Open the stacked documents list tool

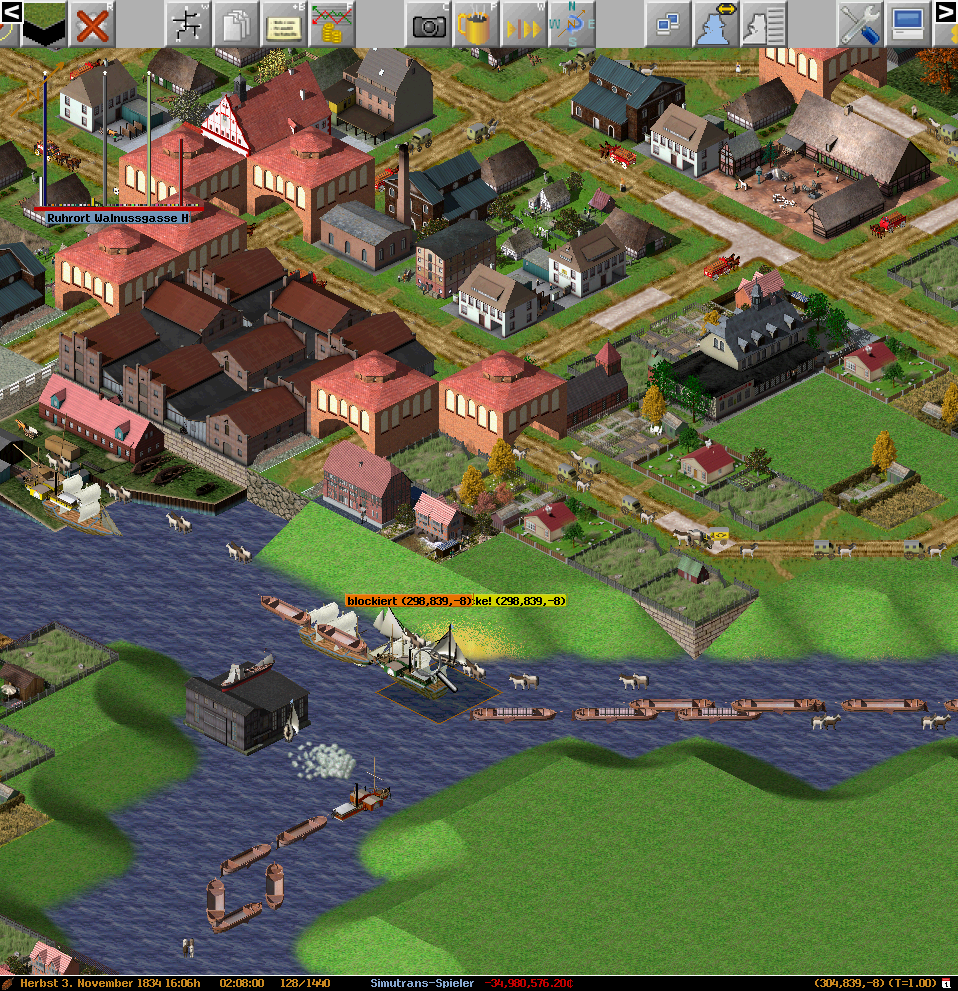(x=236, y=22)
